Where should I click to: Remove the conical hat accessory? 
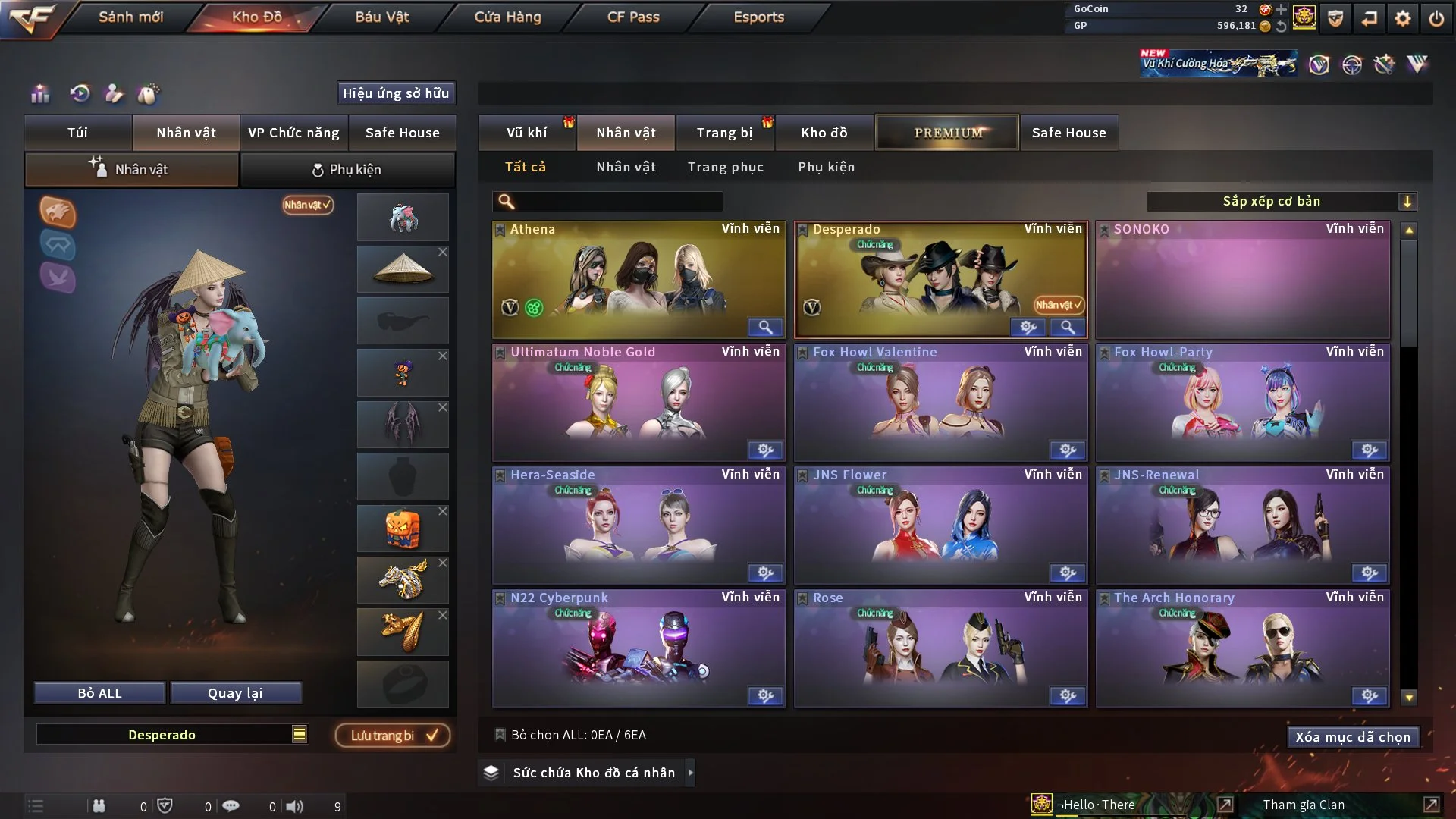[x=443, y=252]
